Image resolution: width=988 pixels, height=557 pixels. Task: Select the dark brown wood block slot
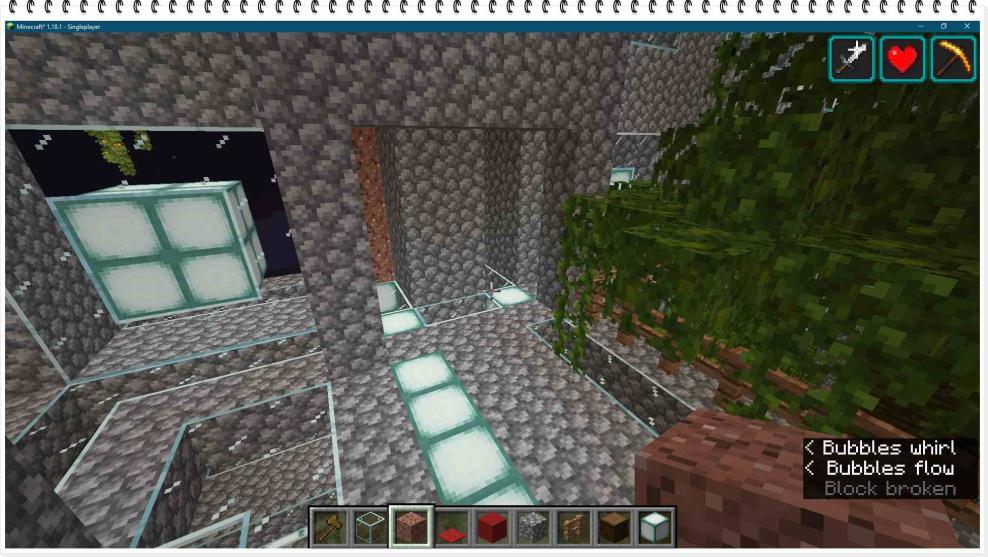point(615,527)
